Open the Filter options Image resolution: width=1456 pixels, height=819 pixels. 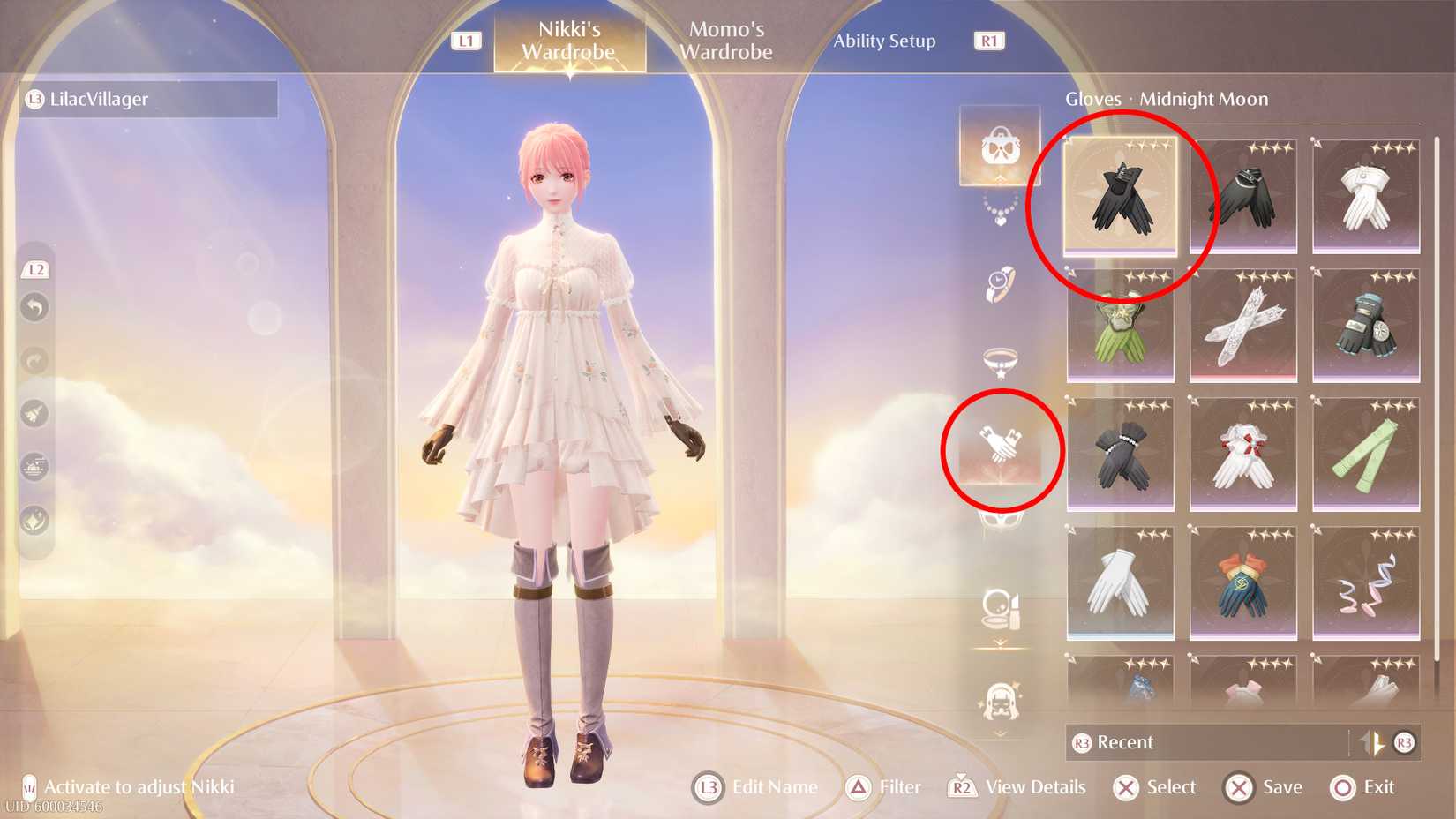(x=882, y=786)
